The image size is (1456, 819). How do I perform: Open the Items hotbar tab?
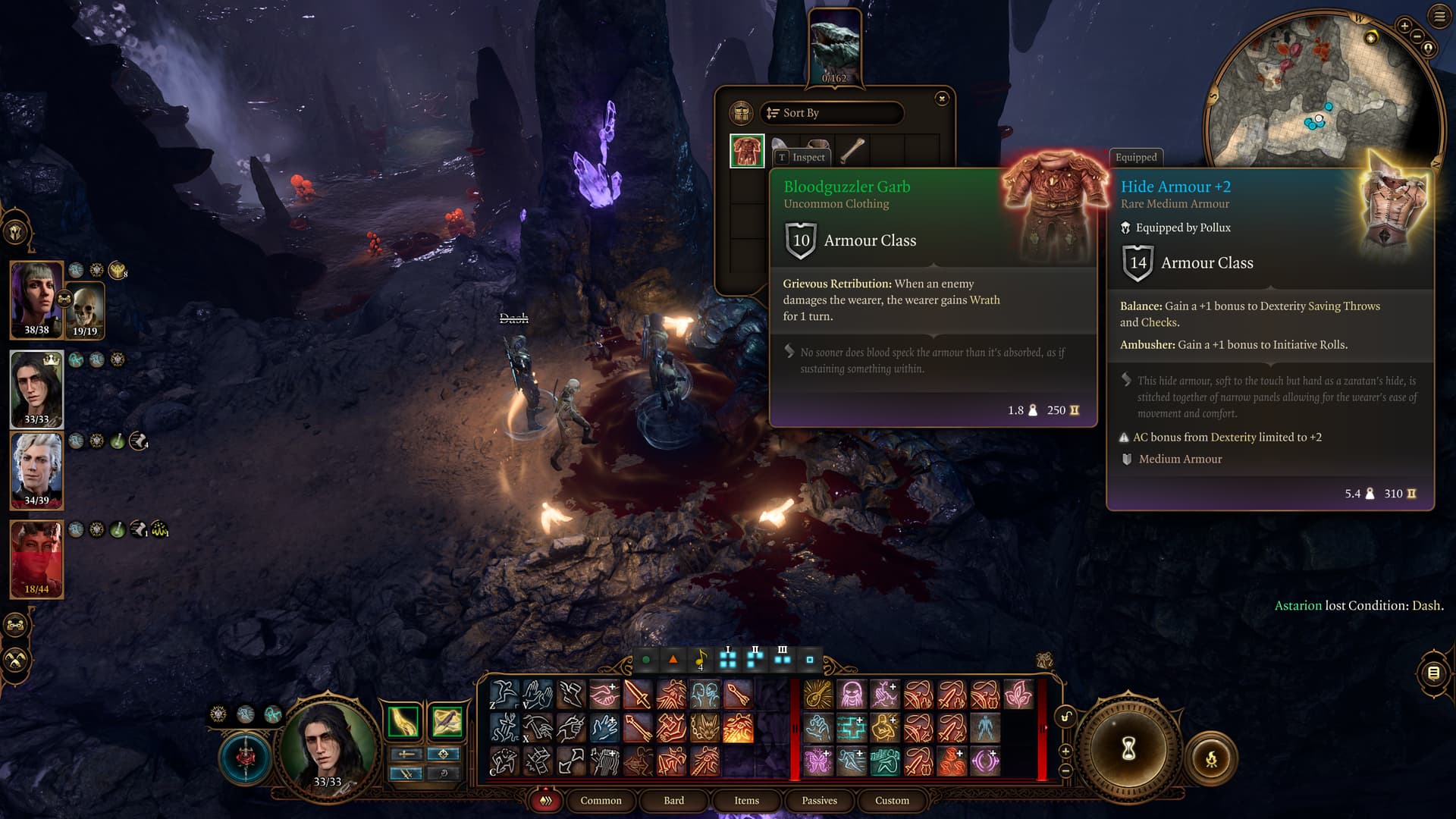746,800
